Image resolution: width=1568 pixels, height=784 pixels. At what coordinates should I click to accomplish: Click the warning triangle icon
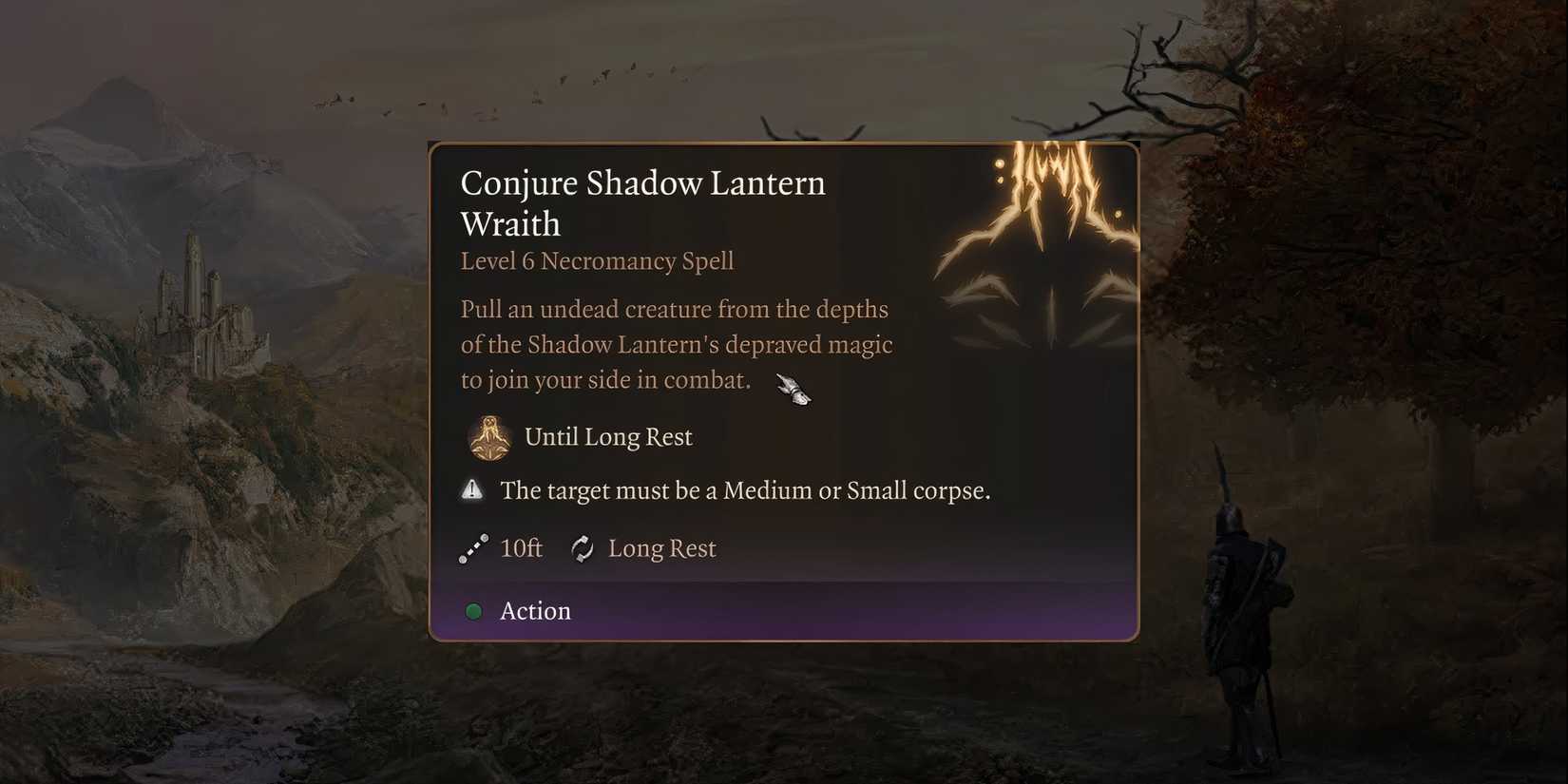473,489
